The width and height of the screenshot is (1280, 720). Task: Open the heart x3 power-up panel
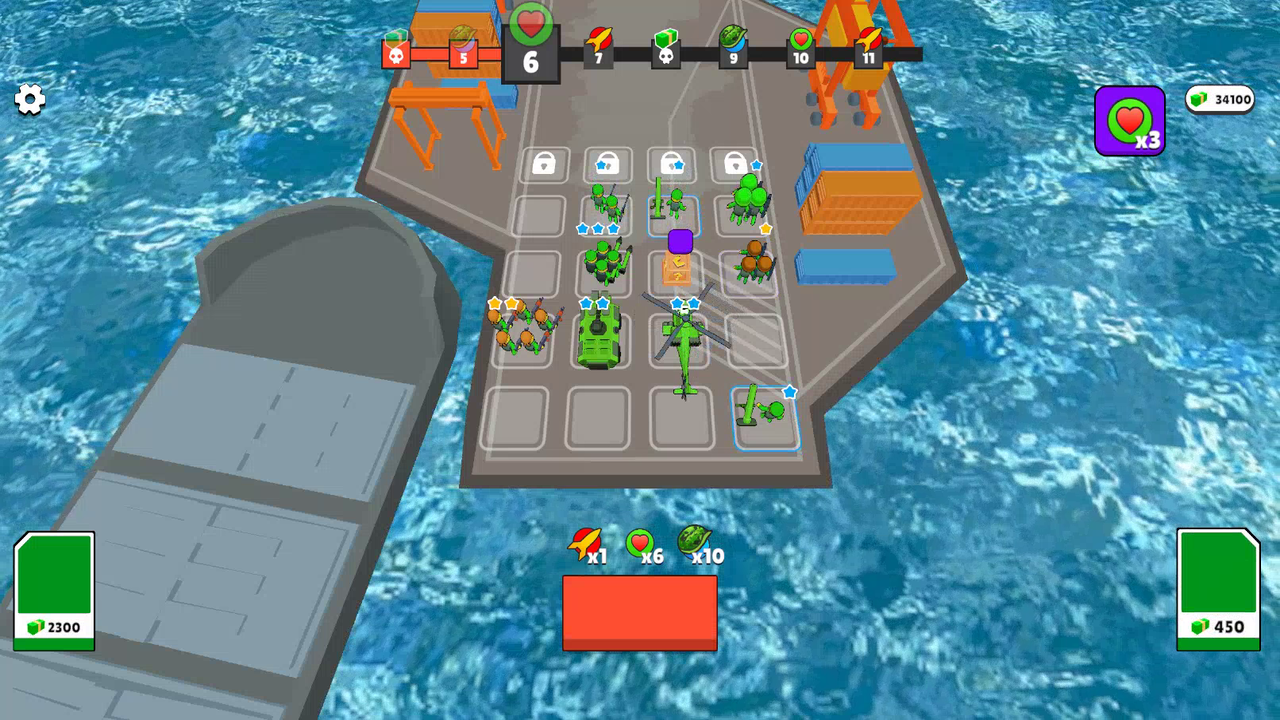(1129, 122)
